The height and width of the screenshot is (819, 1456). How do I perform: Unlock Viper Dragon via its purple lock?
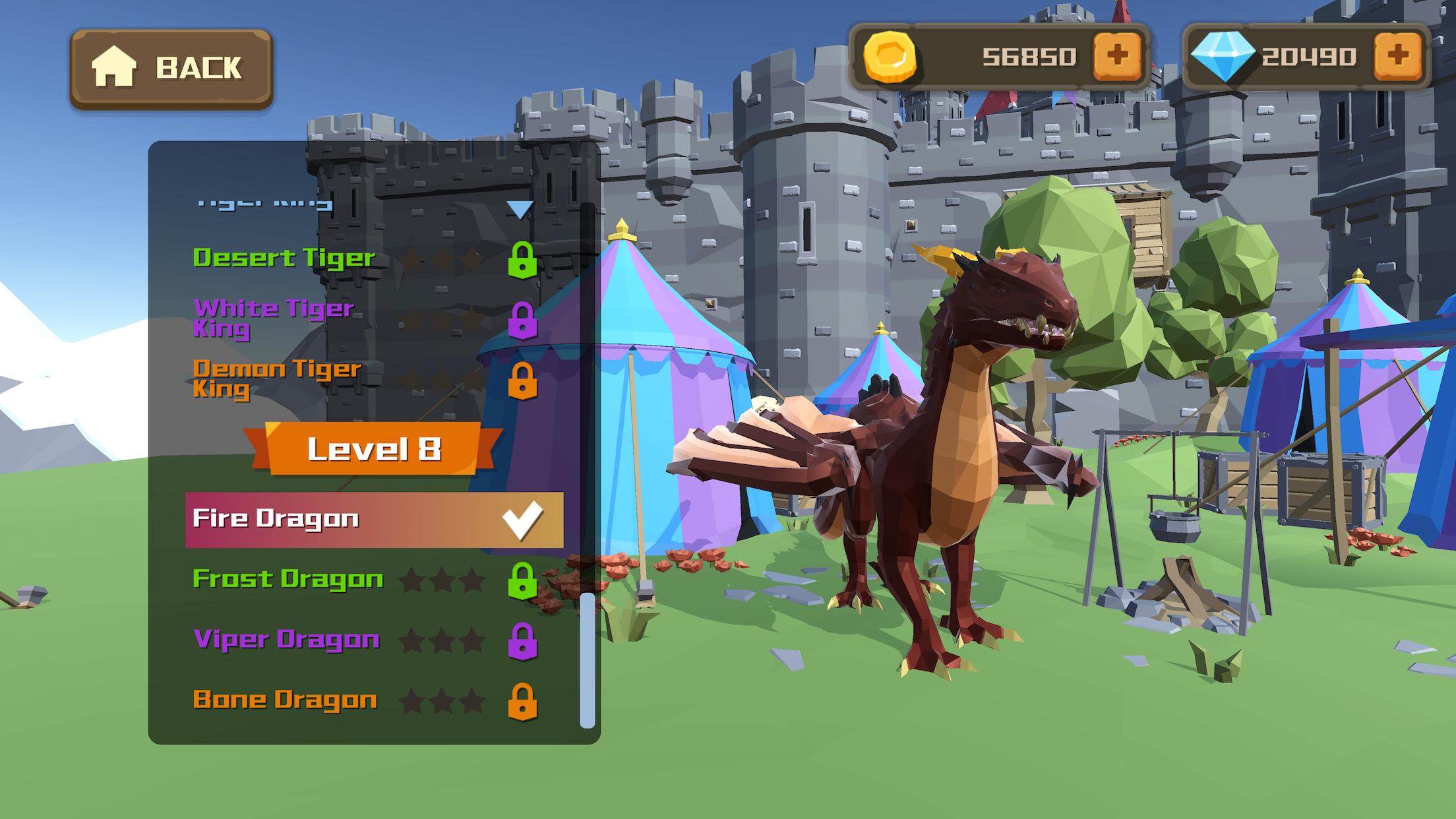click(x=522, y=641)
